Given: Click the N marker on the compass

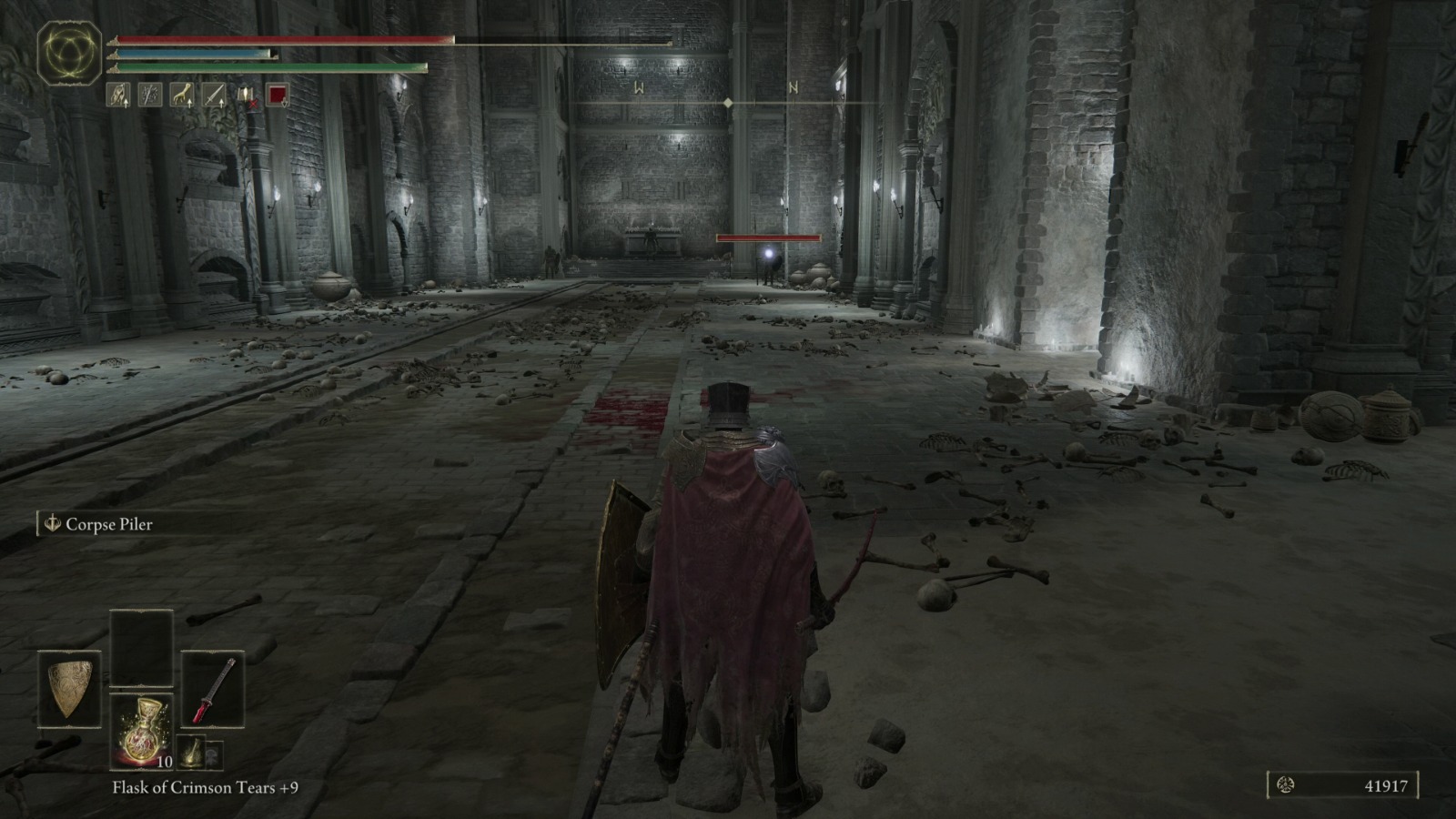Looking at the screenshot, I should click(x=795, y=89).
